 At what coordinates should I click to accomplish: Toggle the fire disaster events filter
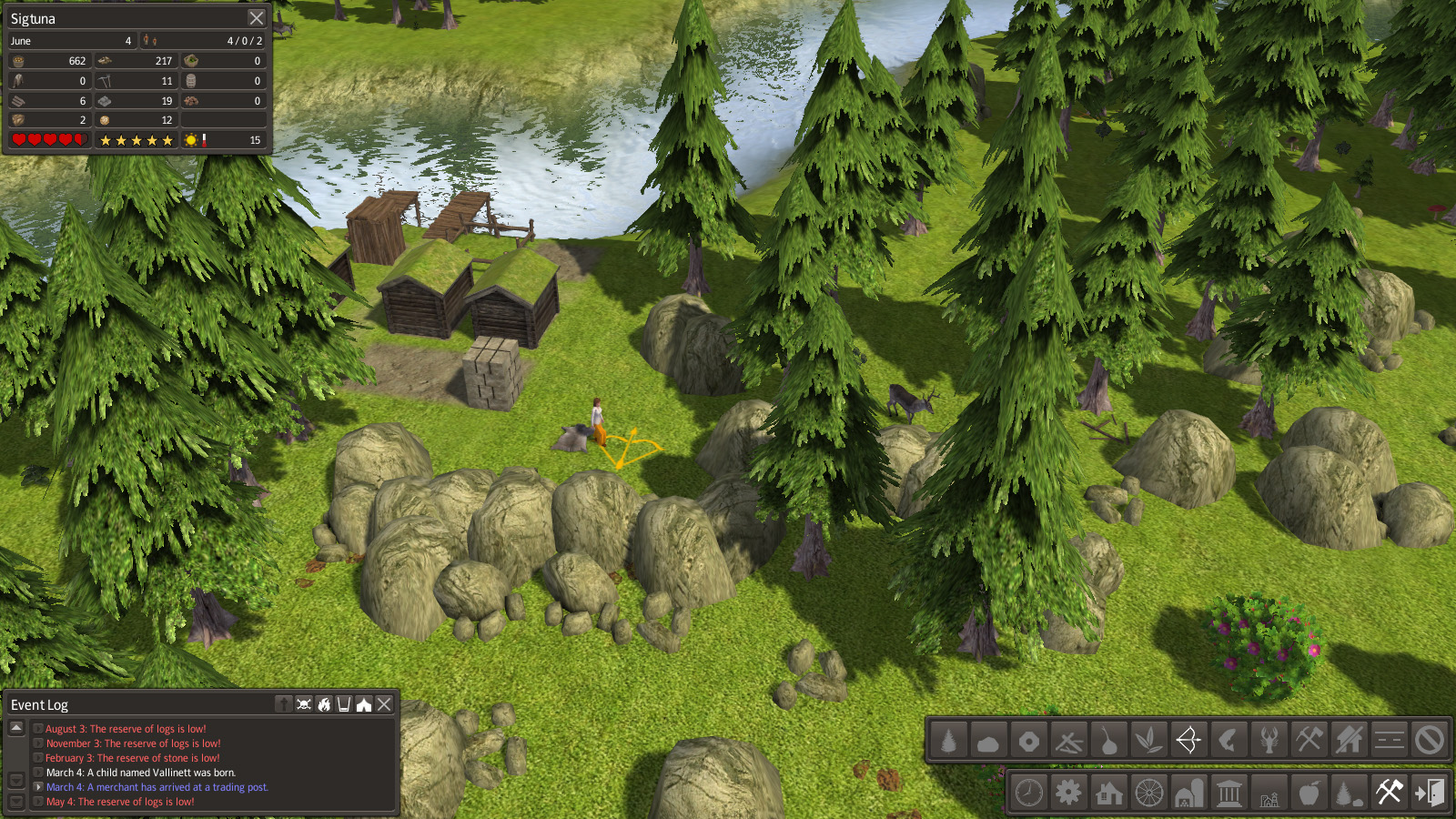coord(324,704)
